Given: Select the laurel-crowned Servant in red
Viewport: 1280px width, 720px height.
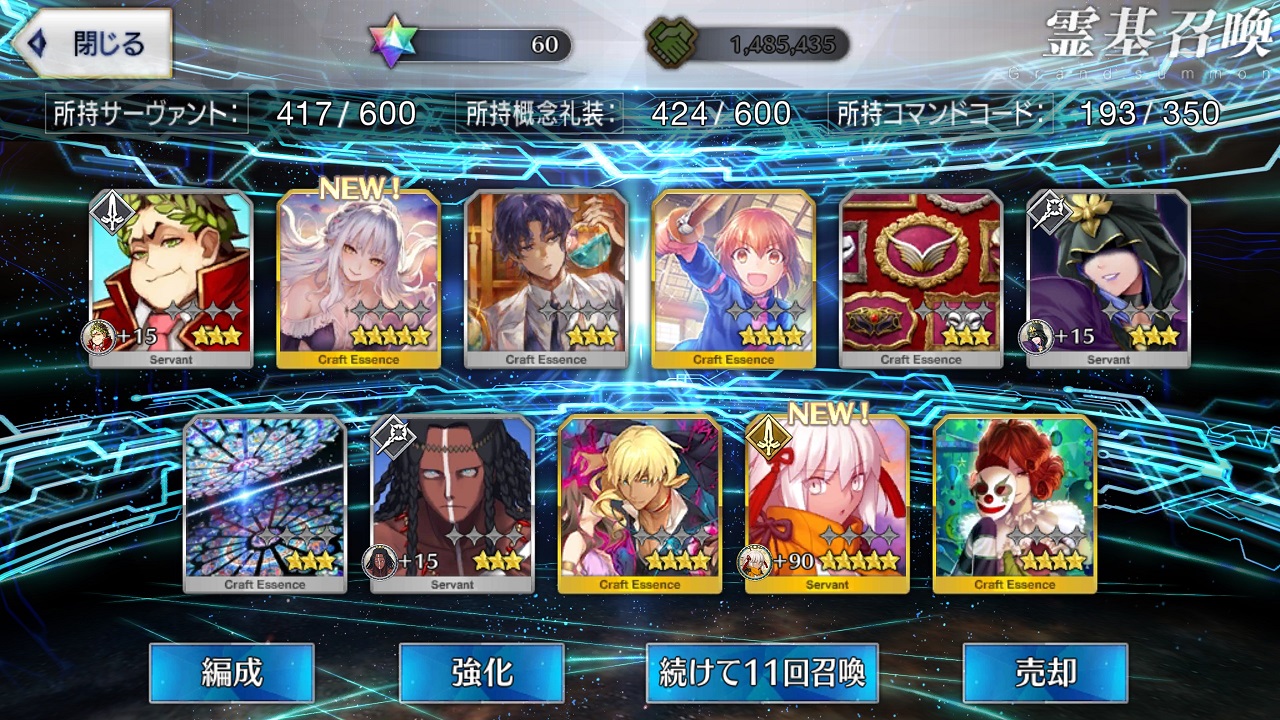Looking at the screenshot, I should tap(171, 278).
